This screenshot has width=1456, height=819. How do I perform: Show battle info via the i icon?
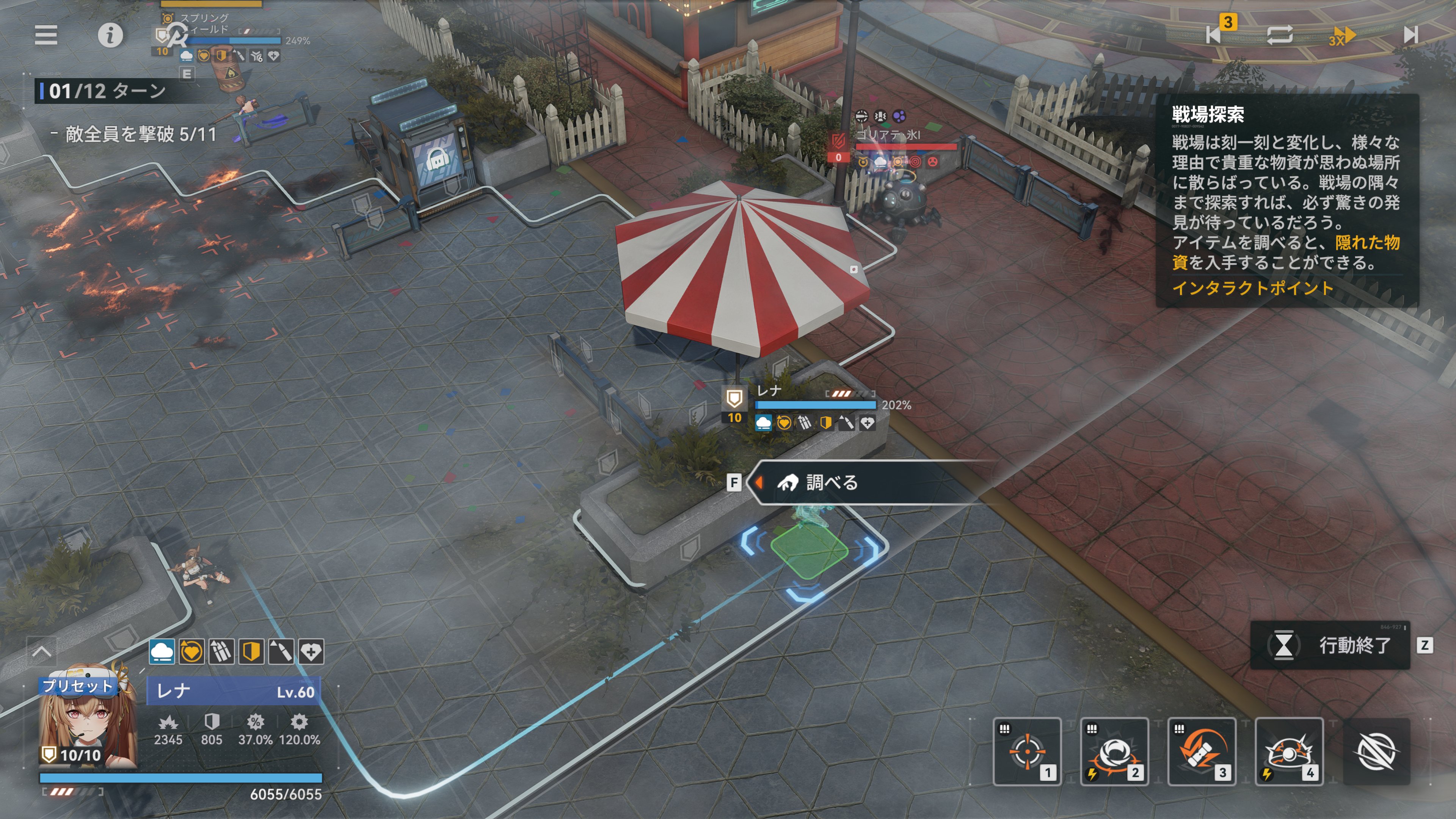coord(110,35)
